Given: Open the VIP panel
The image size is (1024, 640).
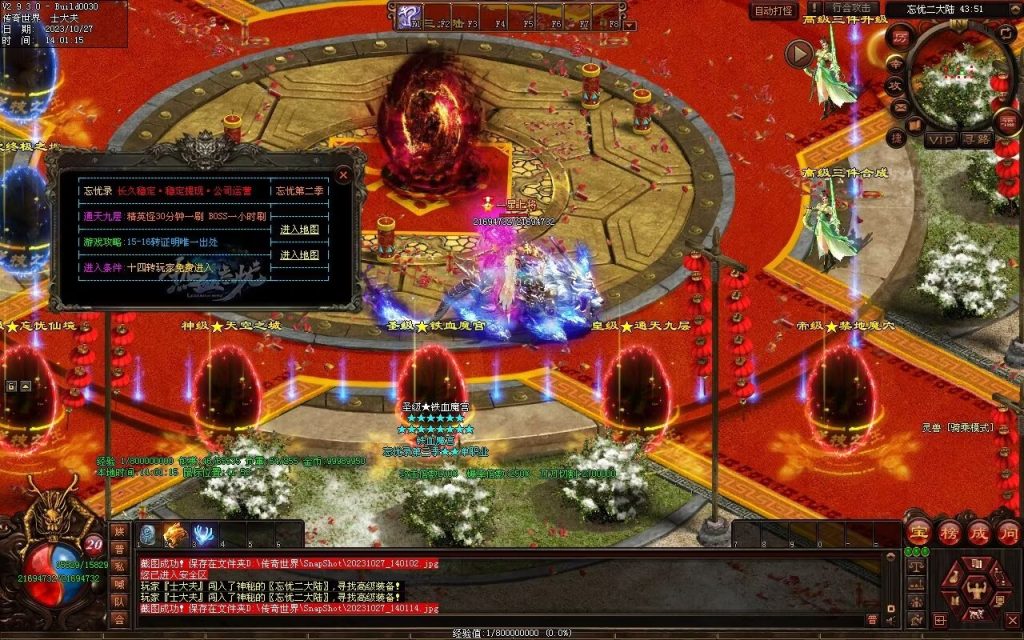Looking at the screenshot, I should point(939,139).
